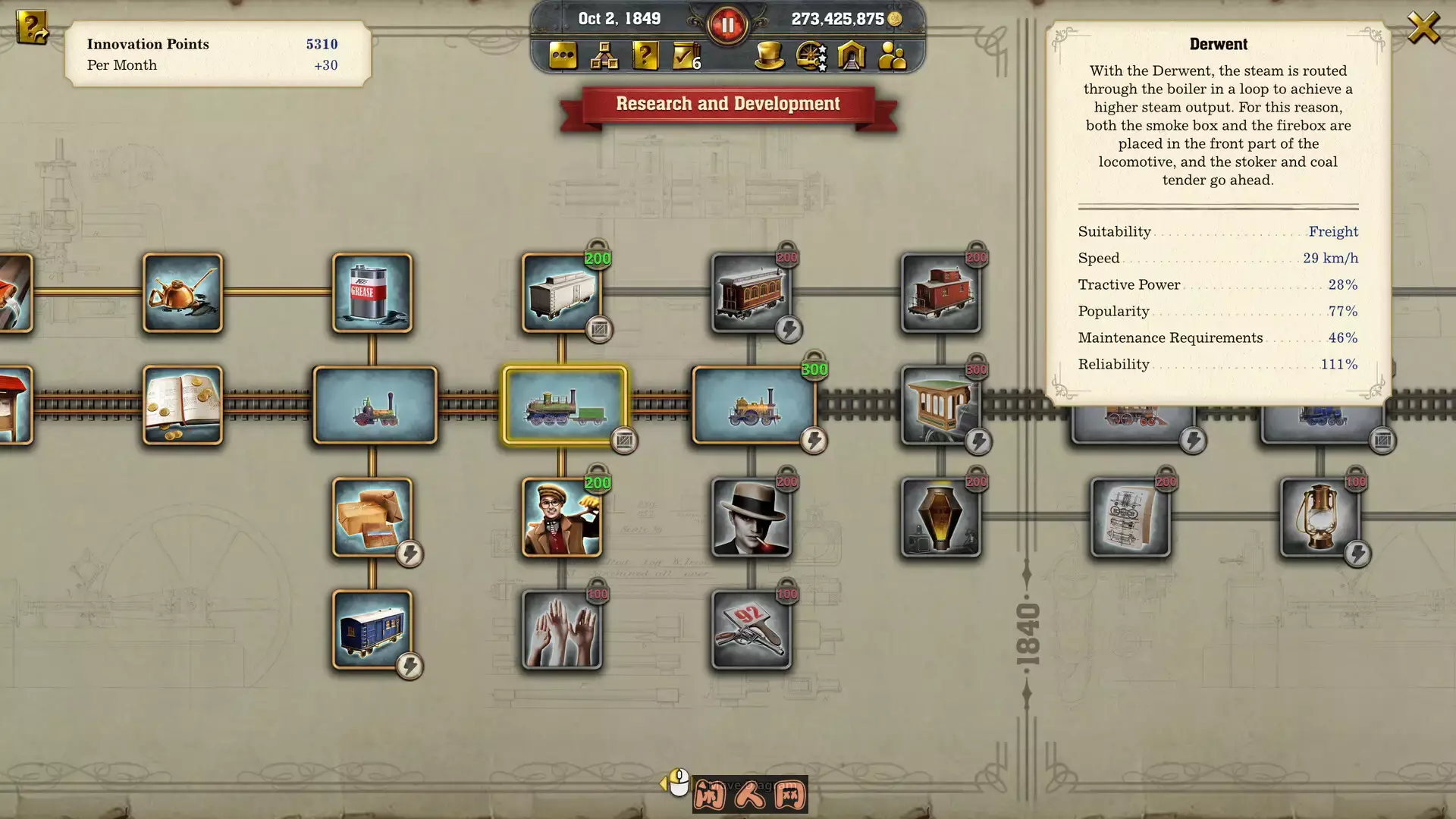Pause the game with the red button

[727, 25]
